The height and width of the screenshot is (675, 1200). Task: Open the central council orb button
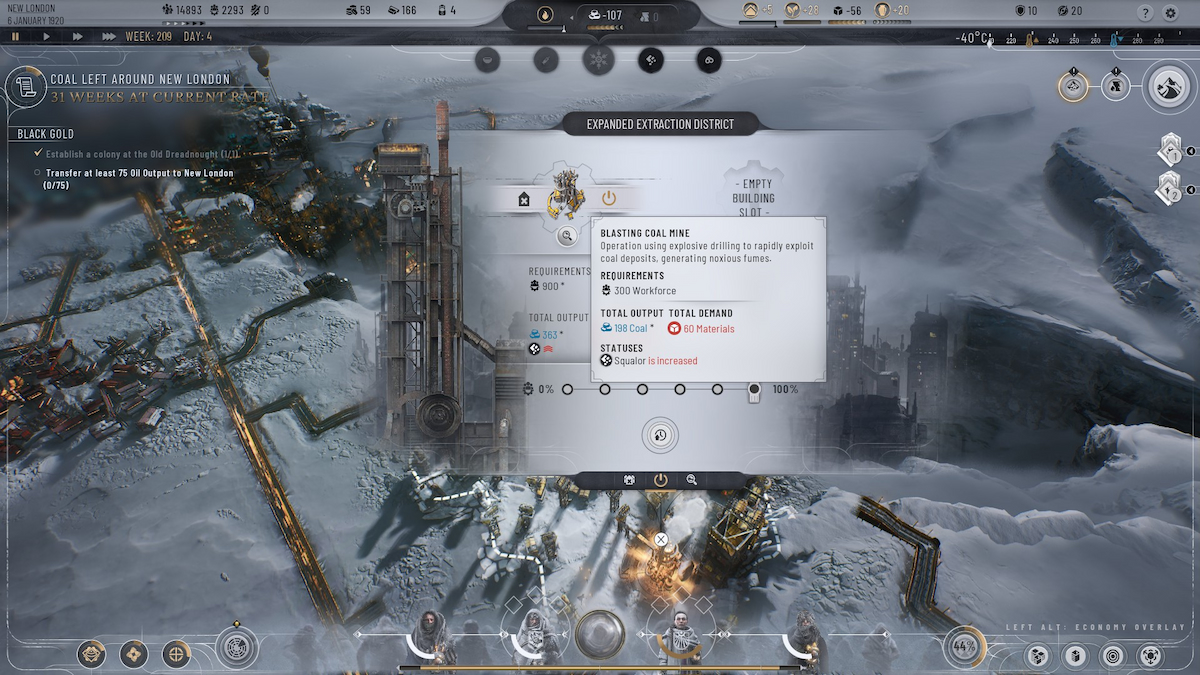[600, 634]
